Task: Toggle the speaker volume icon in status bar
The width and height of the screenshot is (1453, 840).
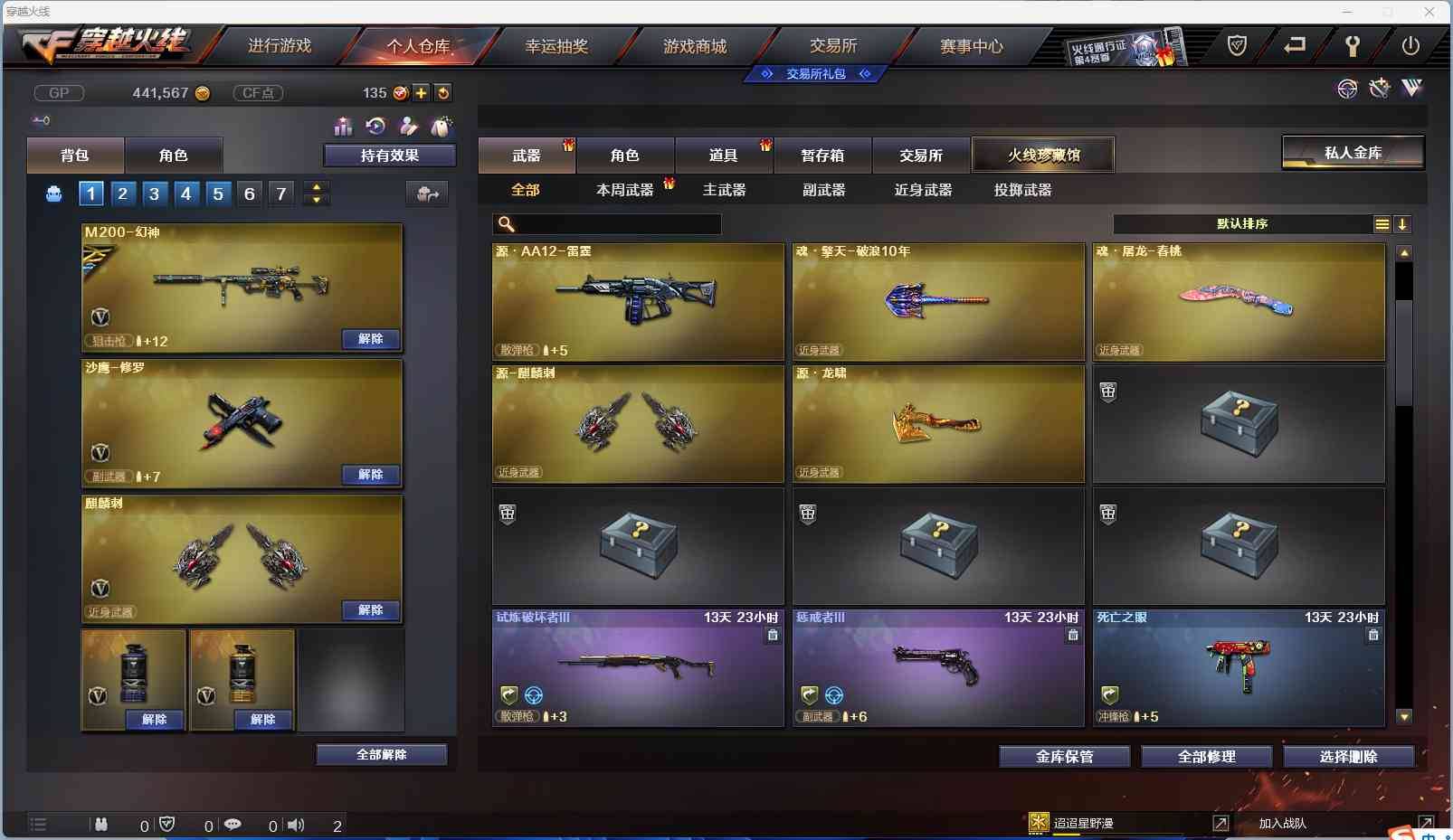Action: point(296,824)
